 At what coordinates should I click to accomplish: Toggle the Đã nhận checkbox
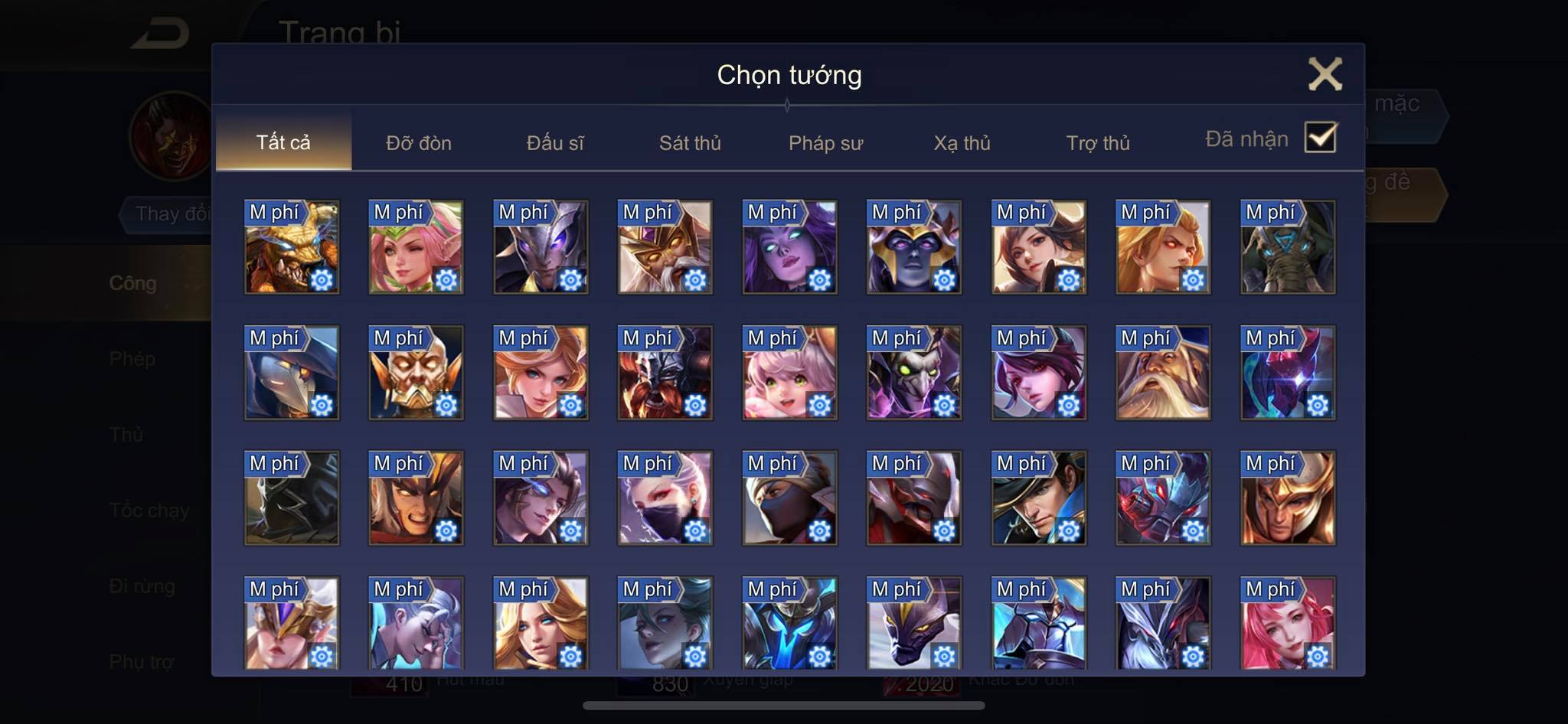coord(1320,139)
